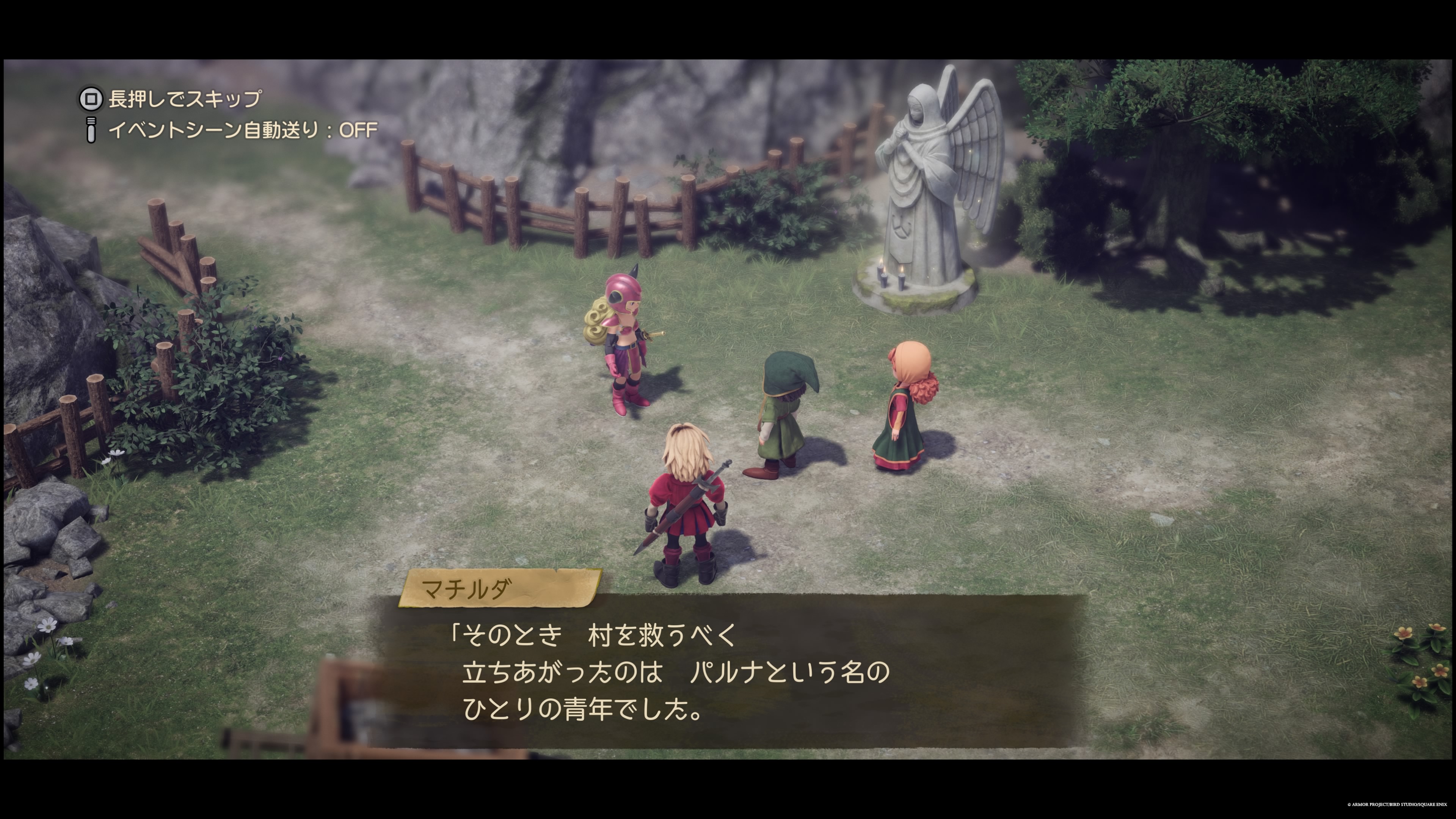Enable cutscene skip by clicking 長押しでスキップ
This screenshot has width=1456, height=819.
pyautogui.click(x=181, y=100)
